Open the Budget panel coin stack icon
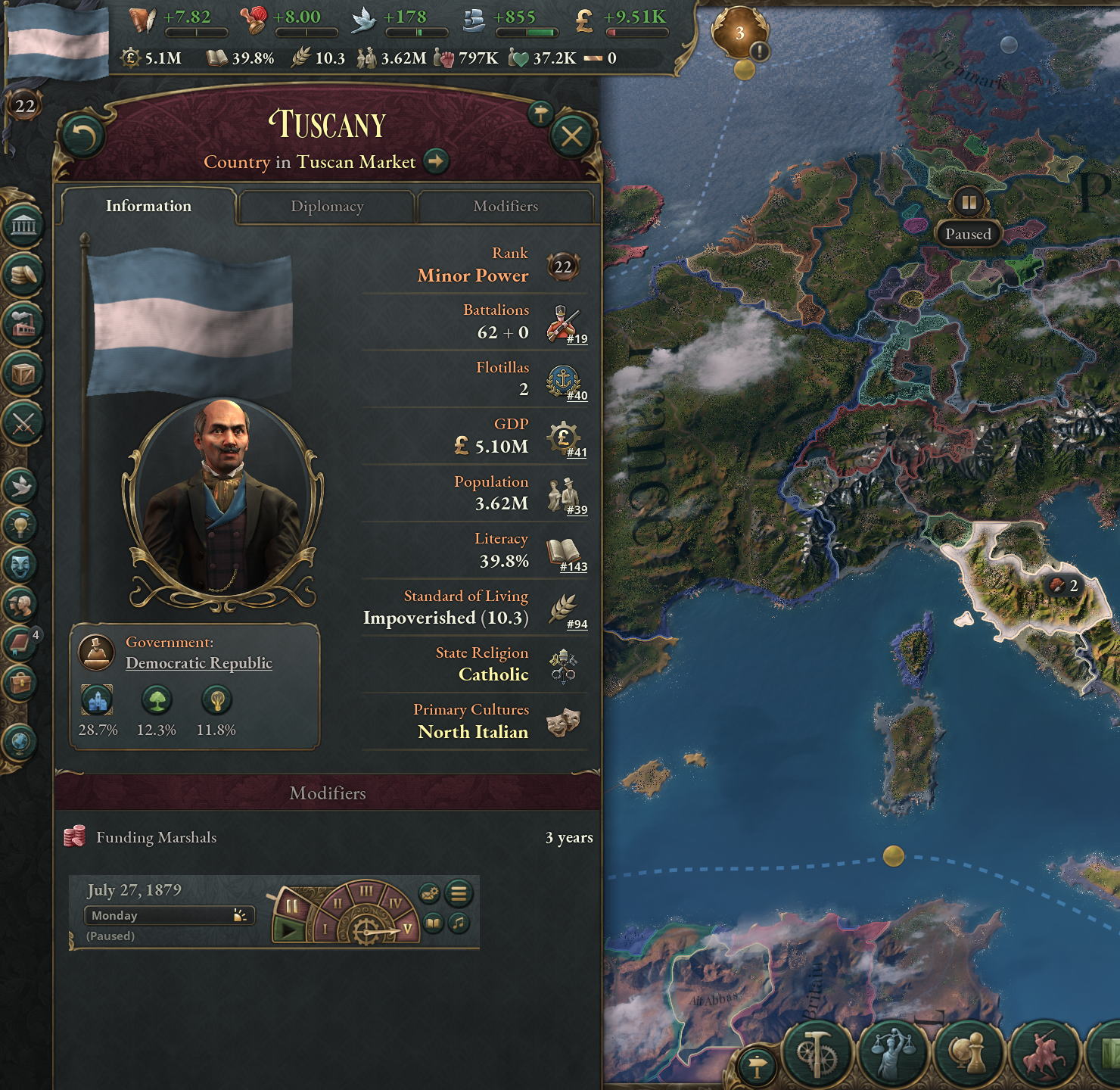This screenshot has width=1120, height=1090. [x=23, y=274]
